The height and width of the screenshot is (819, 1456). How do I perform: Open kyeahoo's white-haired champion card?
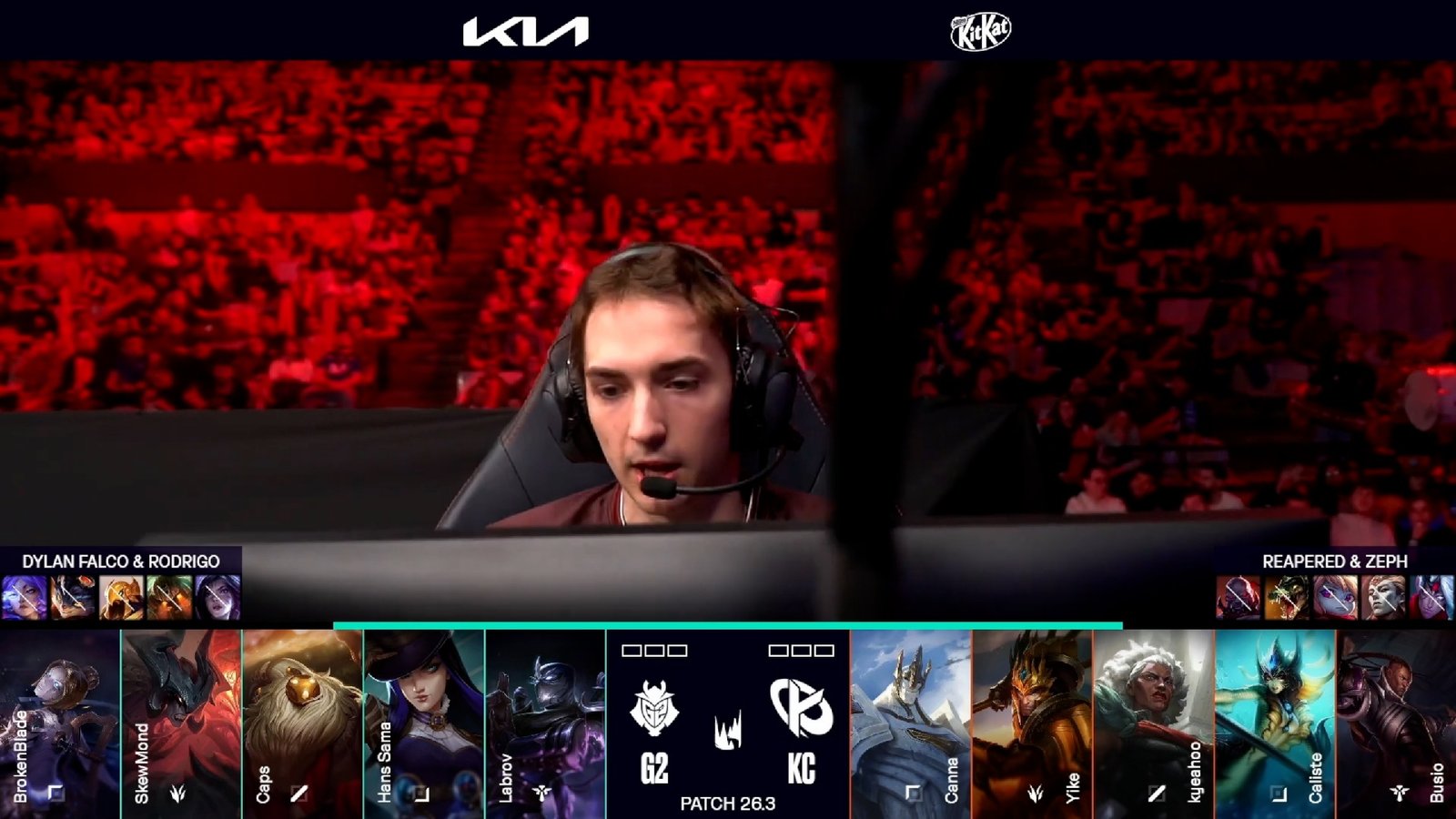(1153, 723)
